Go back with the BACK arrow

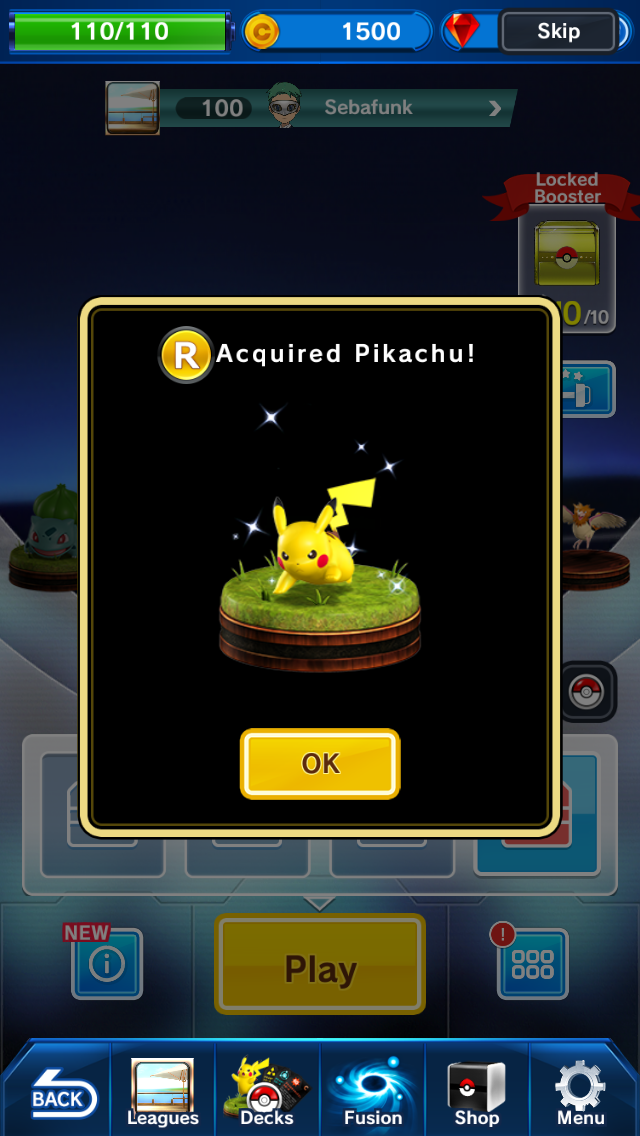coord(57,1094)
